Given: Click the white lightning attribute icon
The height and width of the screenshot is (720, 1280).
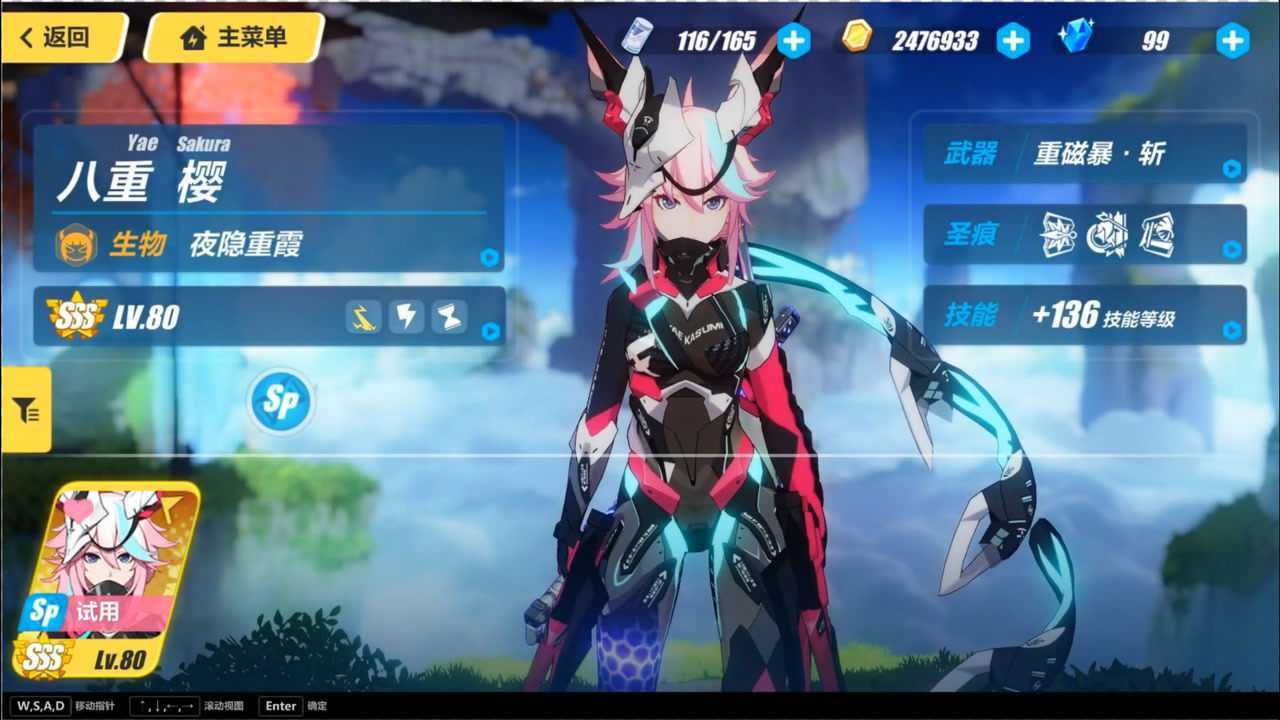Looking at the screenshot, I should [406, 318].
